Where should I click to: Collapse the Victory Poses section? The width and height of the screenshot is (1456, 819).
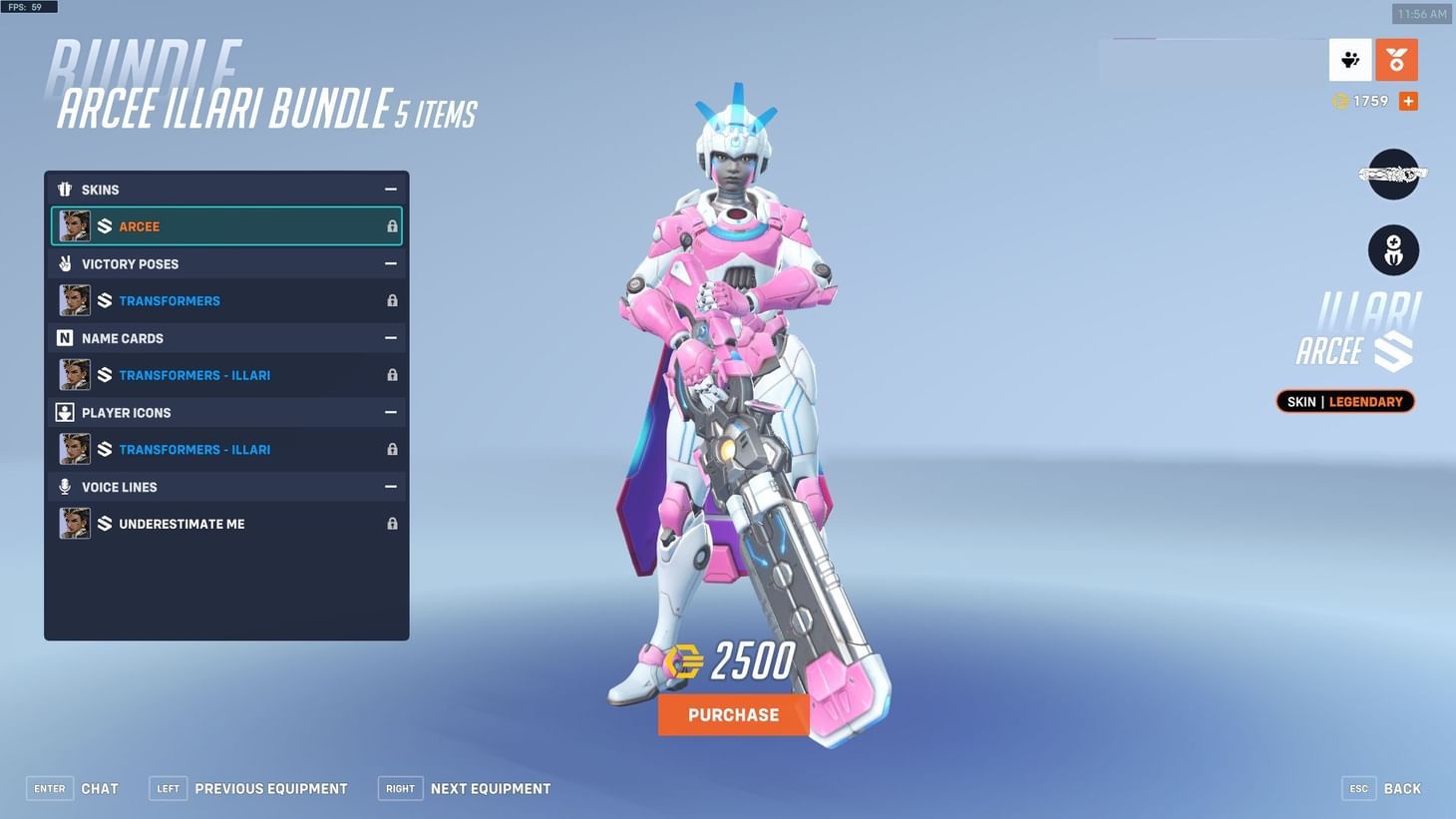tap(390, 263)
